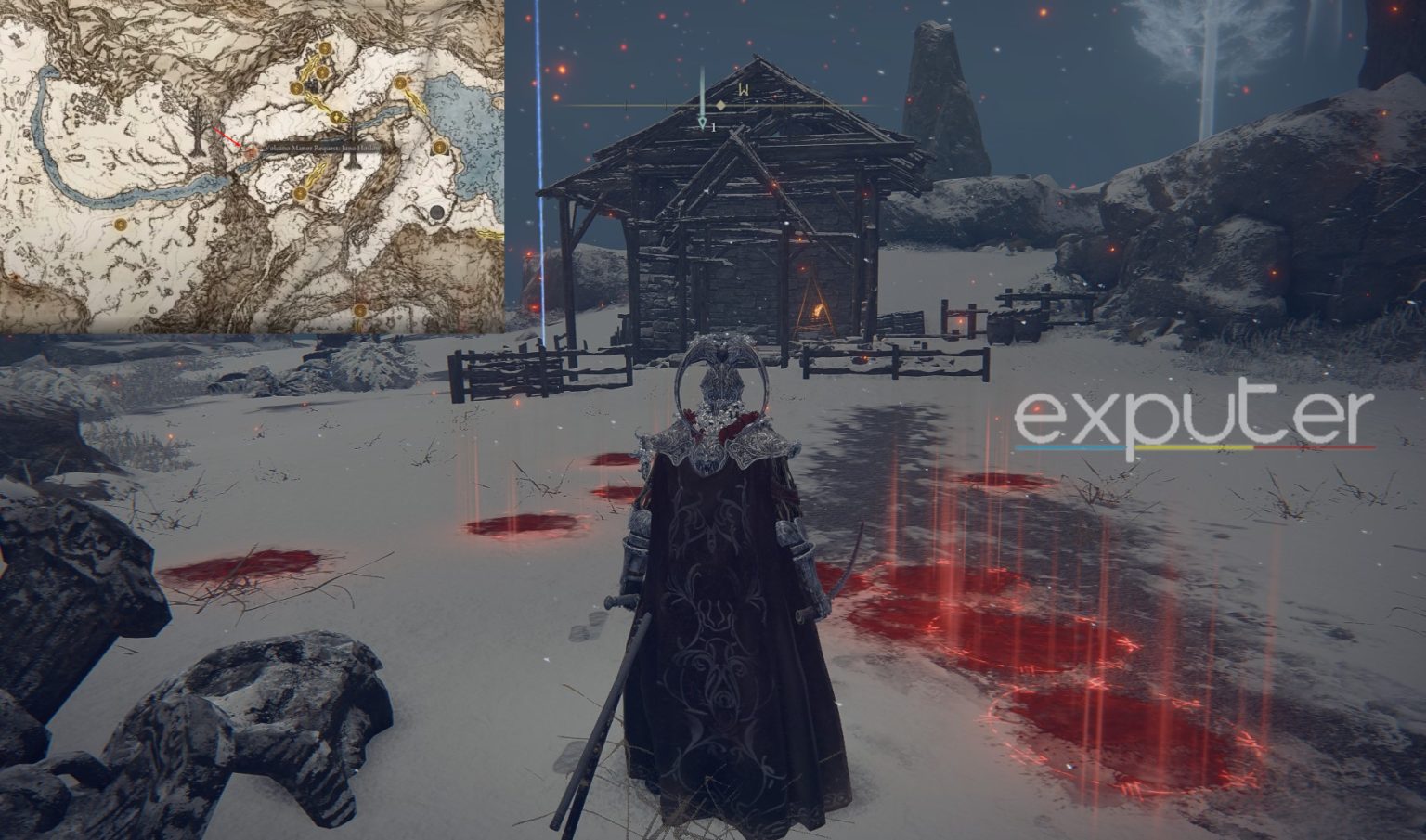
Task: Click the red quest marker pointed by the arrow
Action: [251, 151]
